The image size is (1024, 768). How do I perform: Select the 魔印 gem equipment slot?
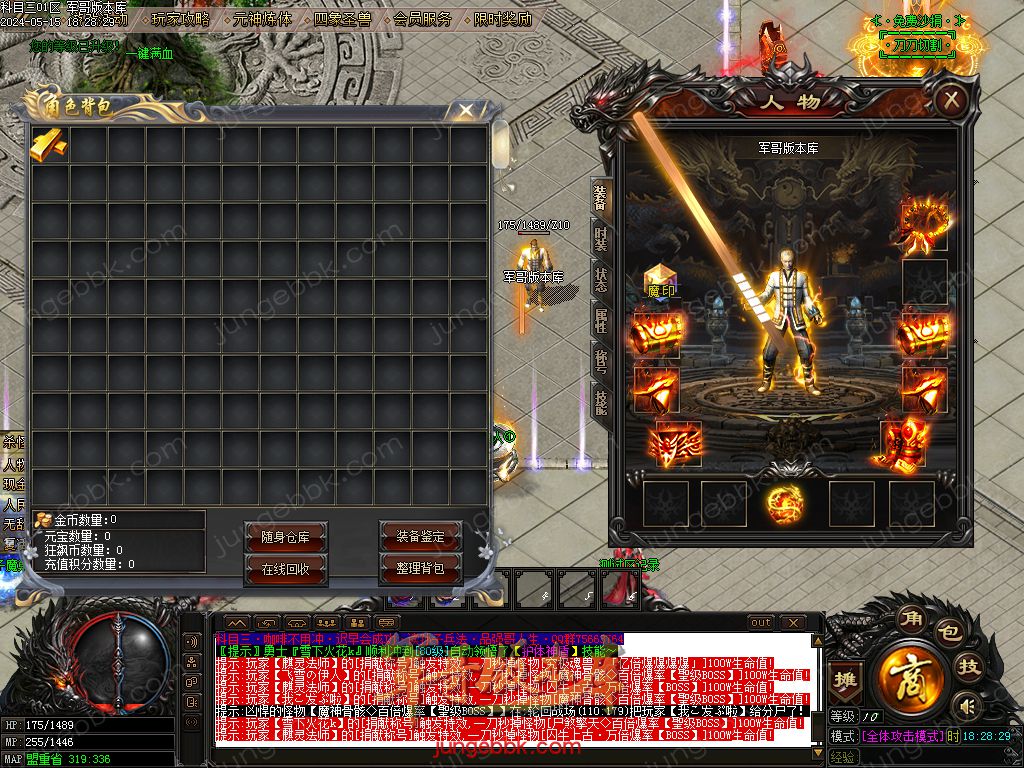coord(660,283)
